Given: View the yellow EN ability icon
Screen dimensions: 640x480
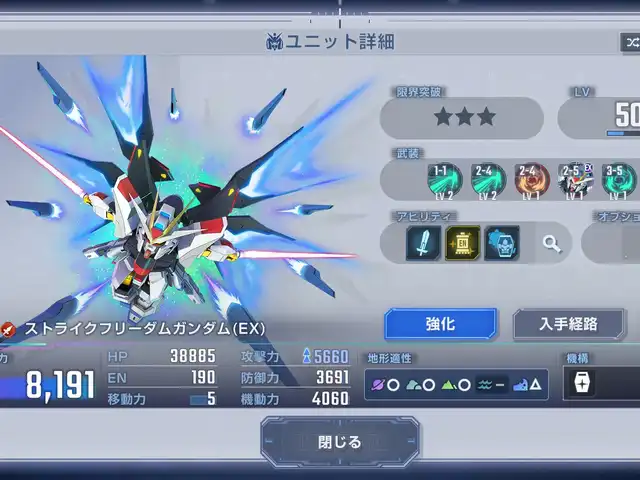Looking at the screenshot, I should (462, 242).
